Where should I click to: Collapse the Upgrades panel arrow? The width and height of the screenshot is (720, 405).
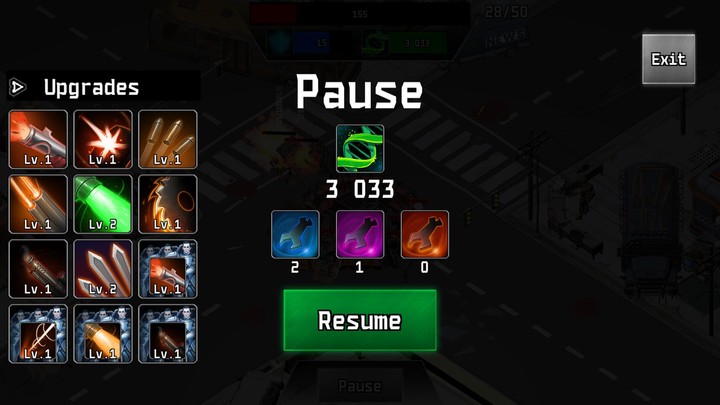(x=17, y=87)
